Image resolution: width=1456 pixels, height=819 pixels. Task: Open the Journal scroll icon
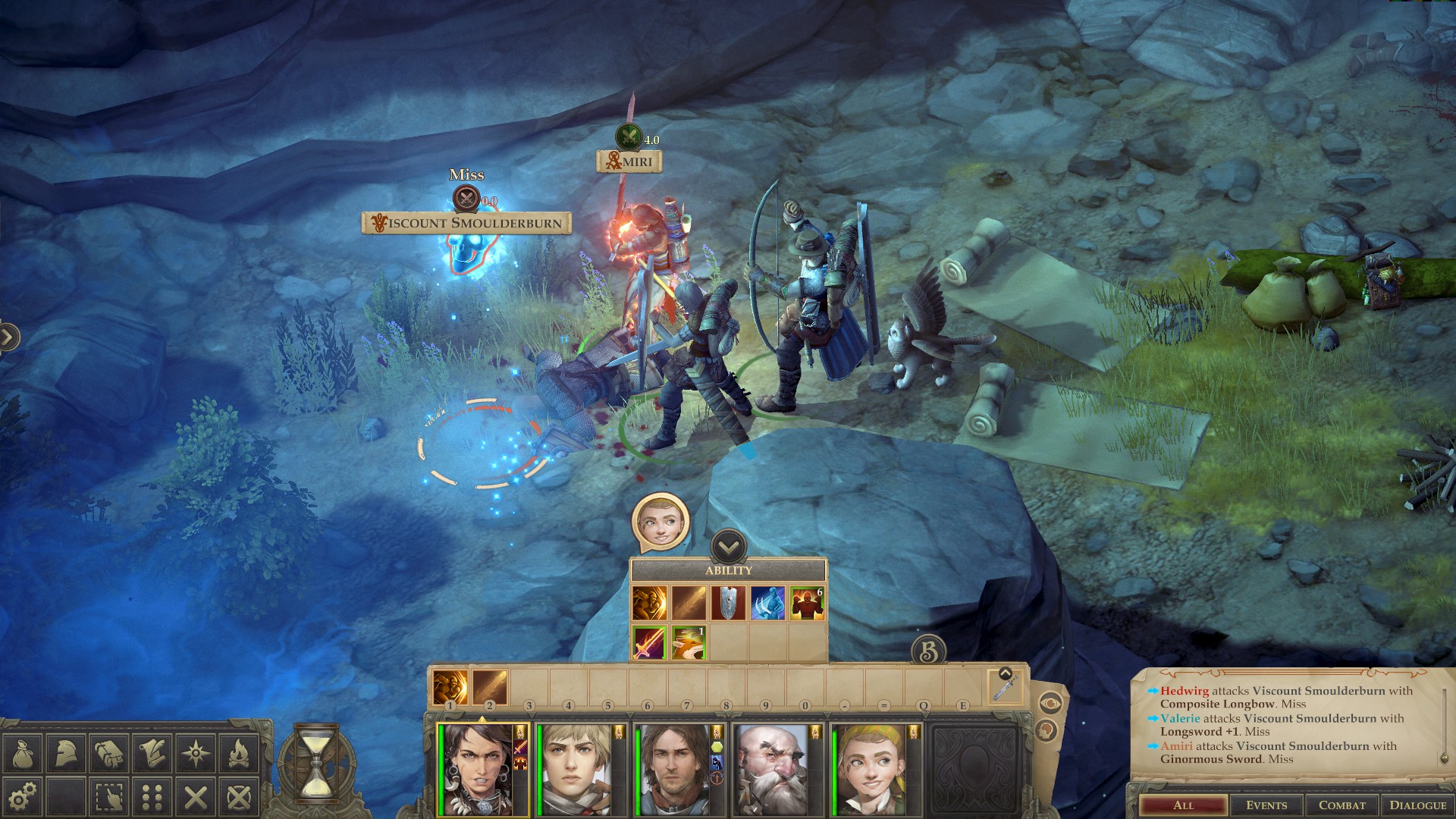click(x=152, y=752)
